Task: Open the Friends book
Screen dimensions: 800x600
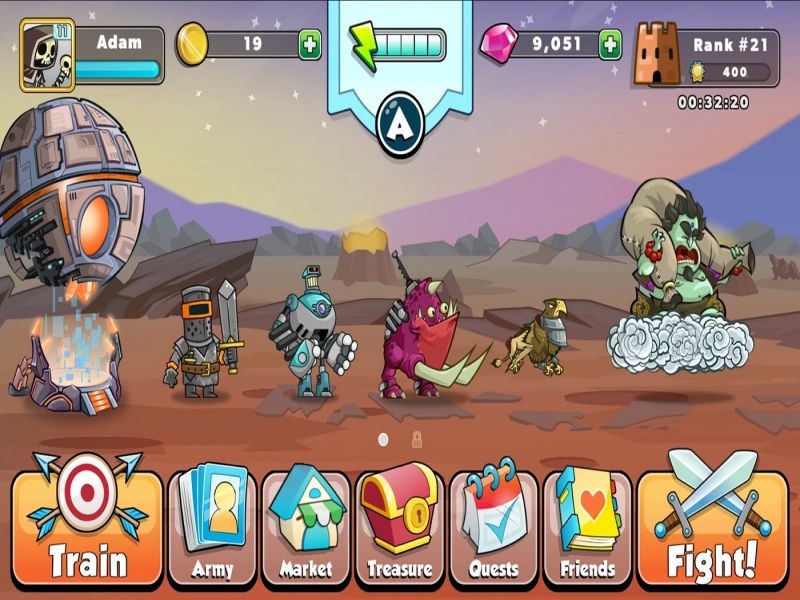Action: pos(587,527)
